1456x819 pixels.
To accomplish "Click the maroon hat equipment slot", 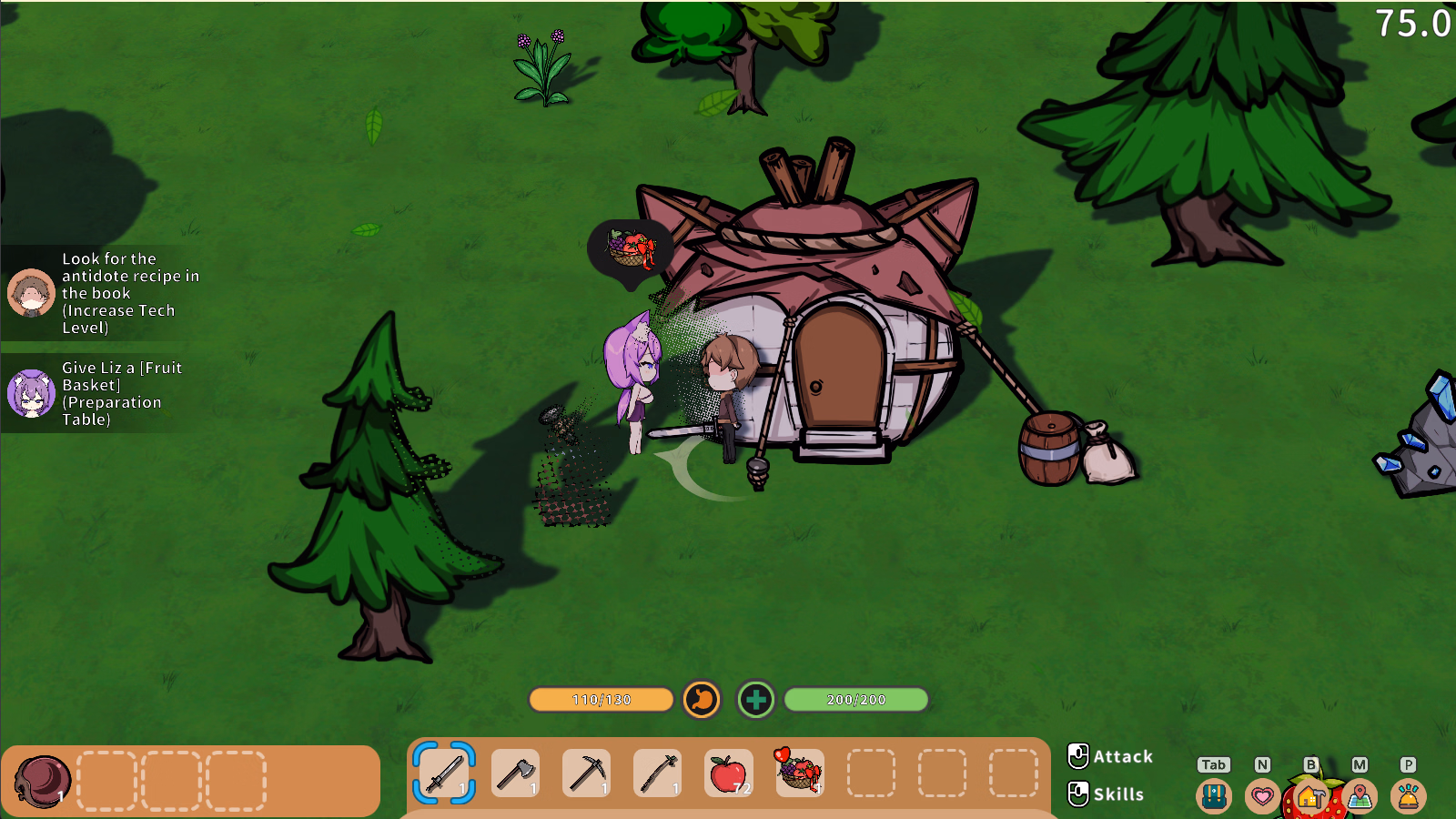I will tap(42, 781).
